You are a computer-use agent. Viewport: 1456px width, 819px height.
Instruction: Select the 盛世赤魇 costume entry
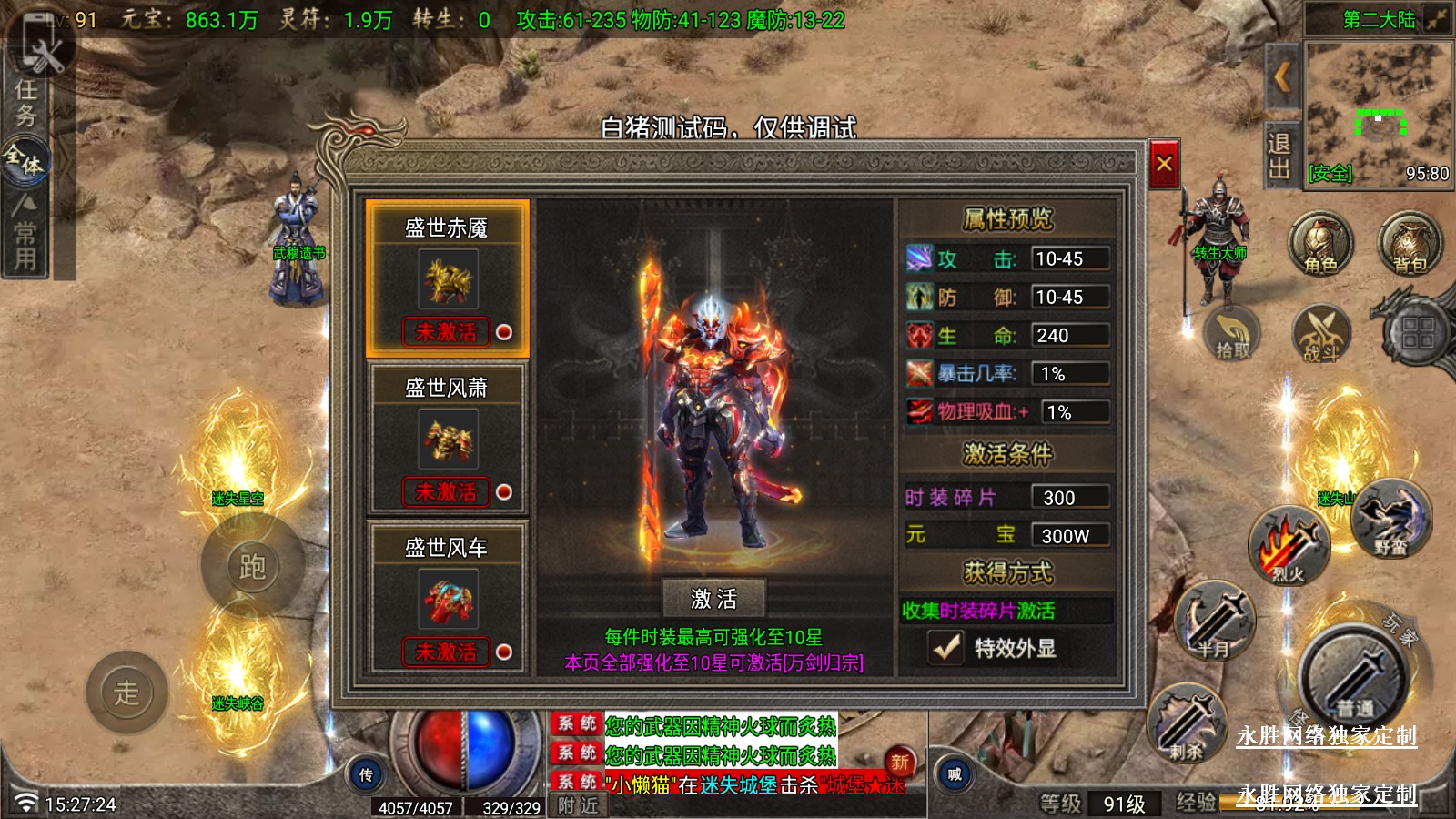click(447, 278)
